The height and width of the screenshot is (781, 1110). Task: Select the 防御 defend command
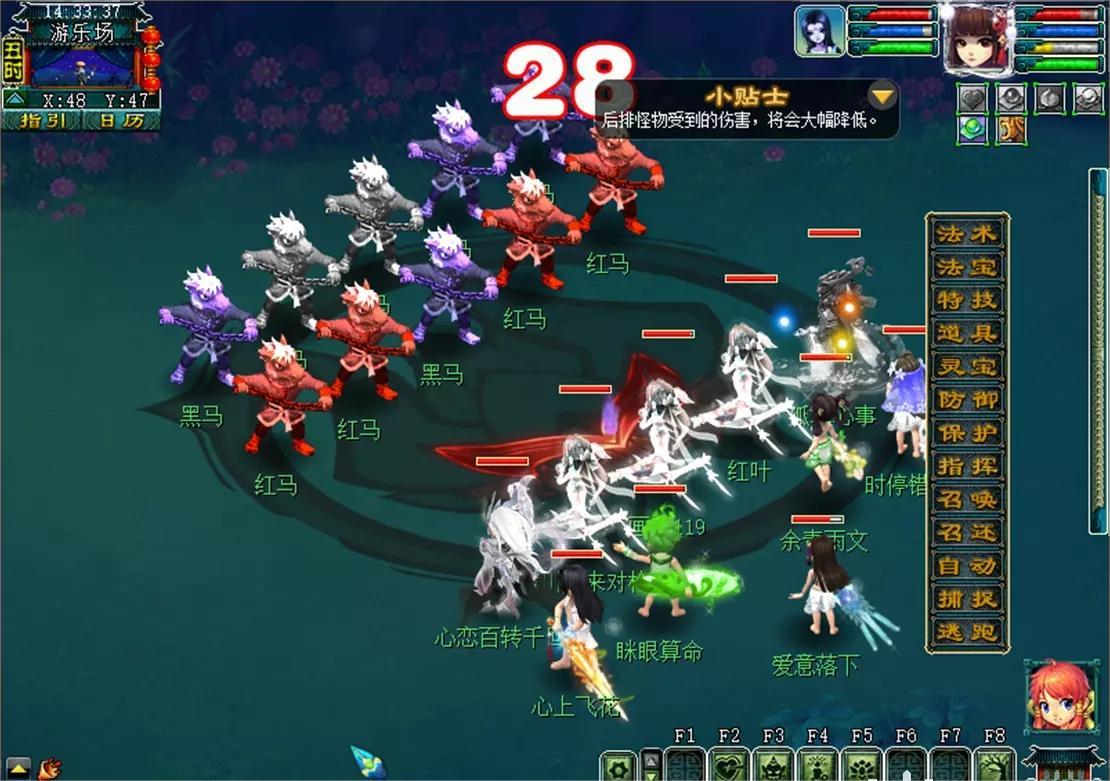pyautogui.click(x=966, y=400)
